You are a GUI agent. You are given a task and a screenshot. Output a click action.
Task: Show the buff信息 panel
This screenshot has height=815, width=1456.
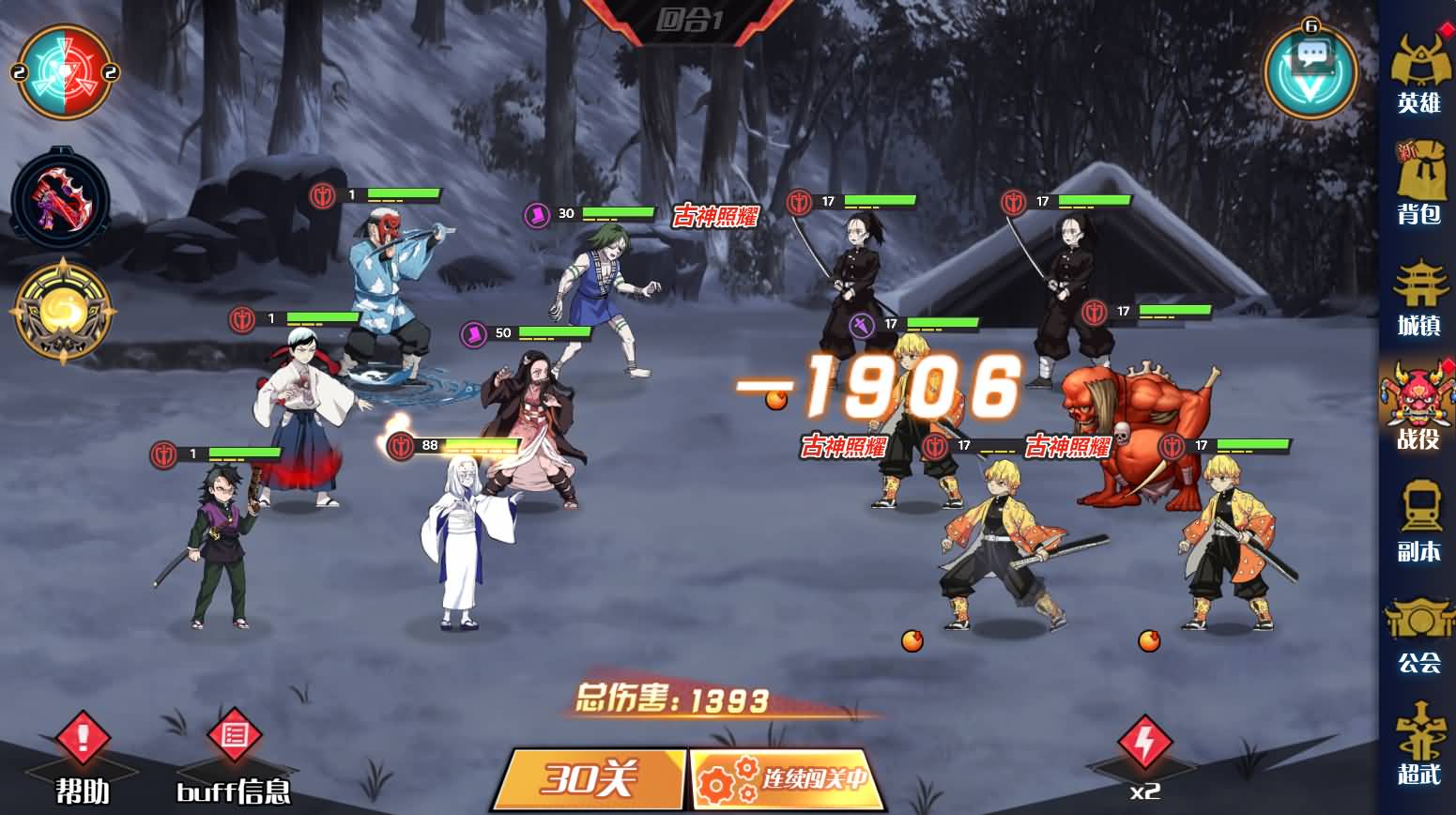point(234,757)
